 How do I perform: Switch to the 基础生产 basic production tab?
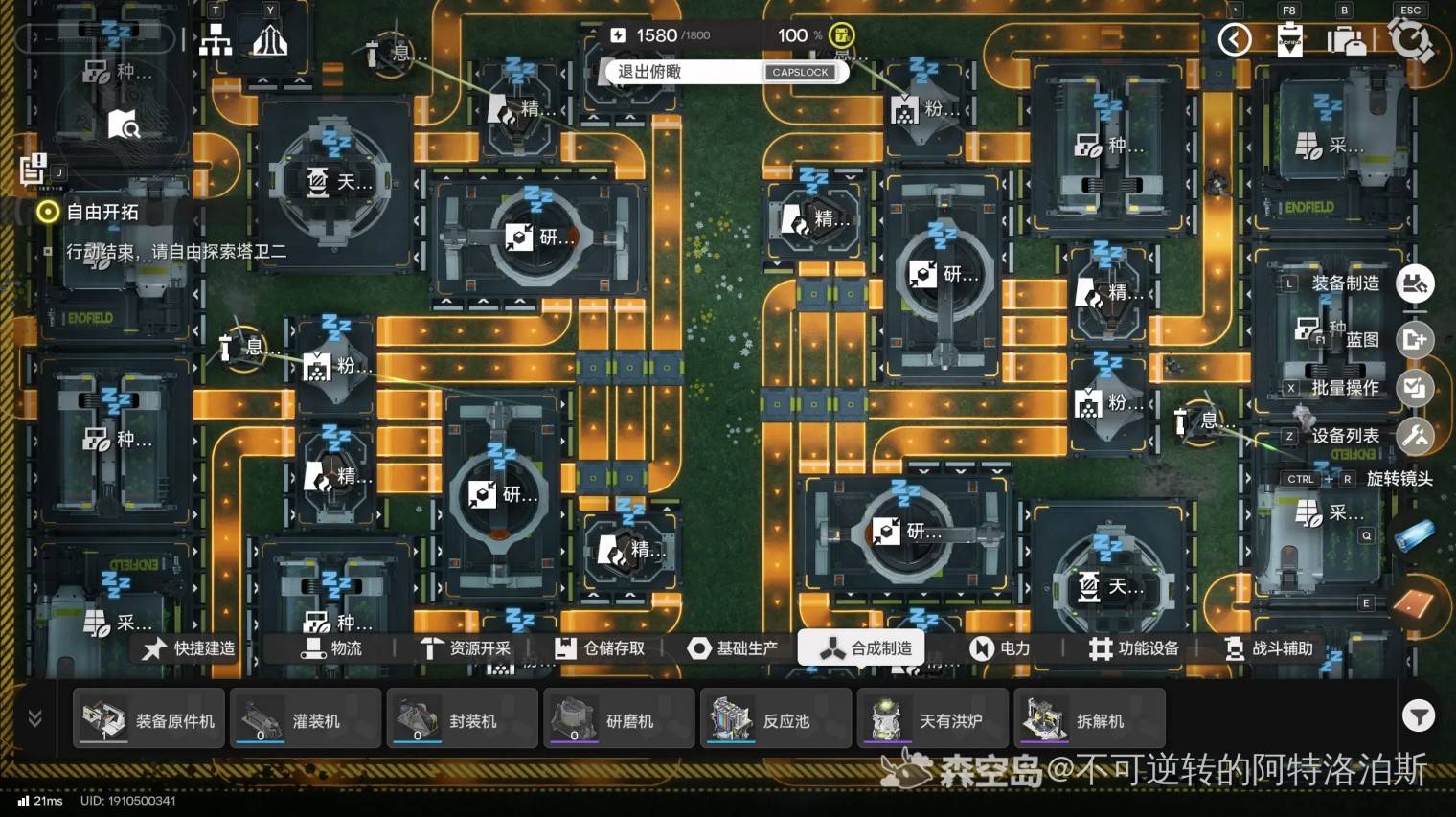coord(733,648)
